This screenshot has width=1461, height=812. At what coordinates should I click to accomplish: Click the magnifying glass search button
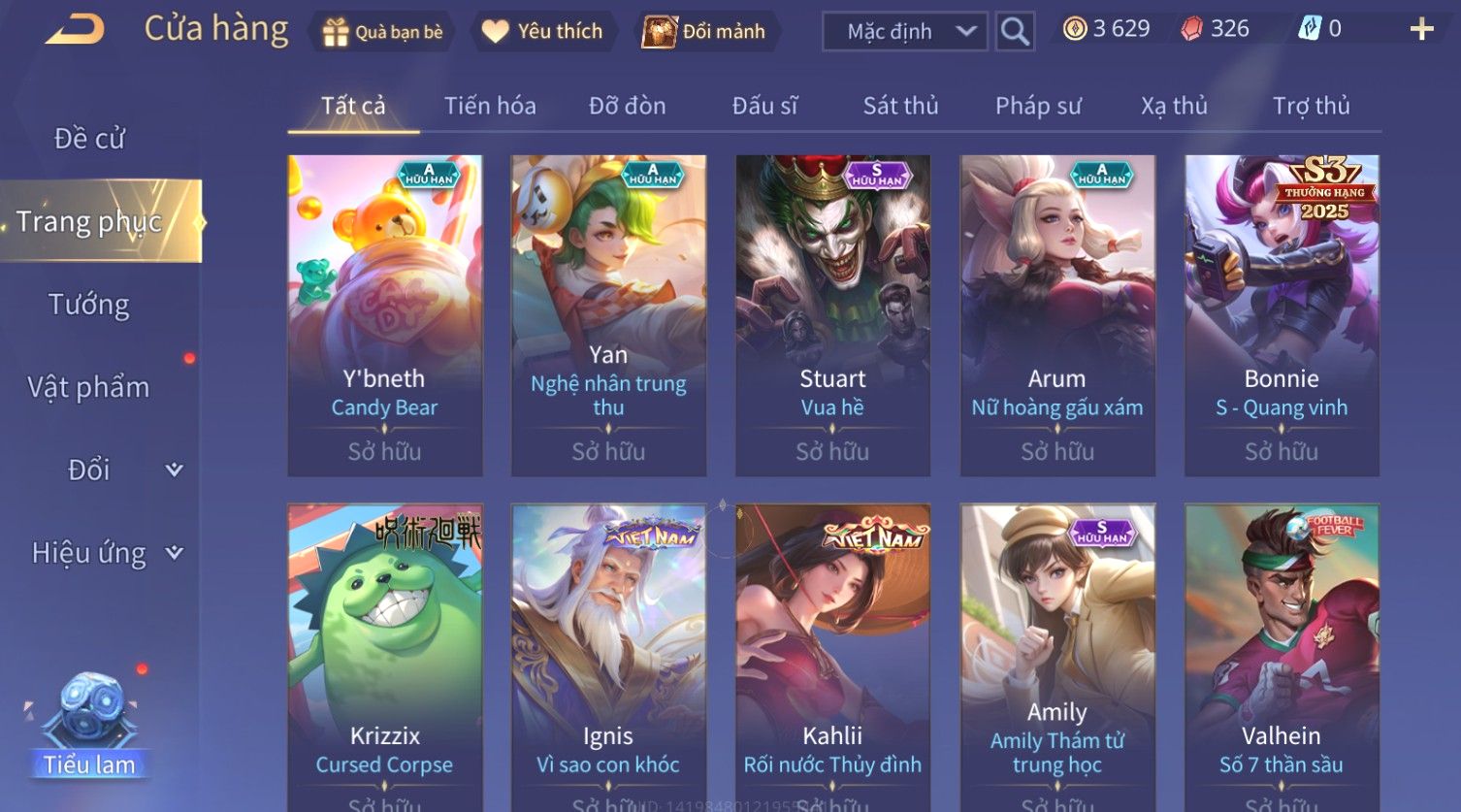point(1015,32)
